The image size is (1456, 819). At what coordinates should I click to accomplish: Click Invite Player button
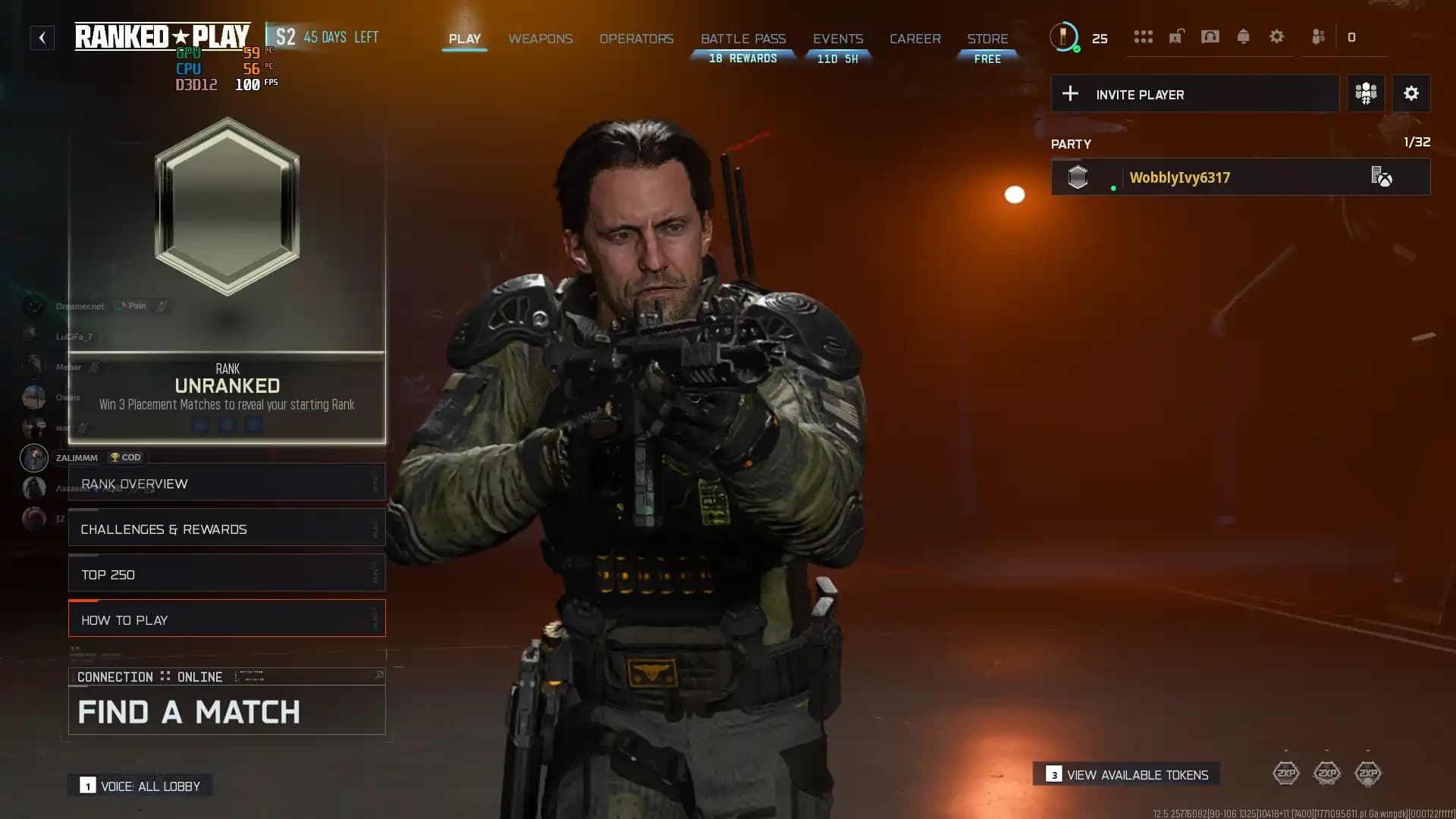point(1194,94)
